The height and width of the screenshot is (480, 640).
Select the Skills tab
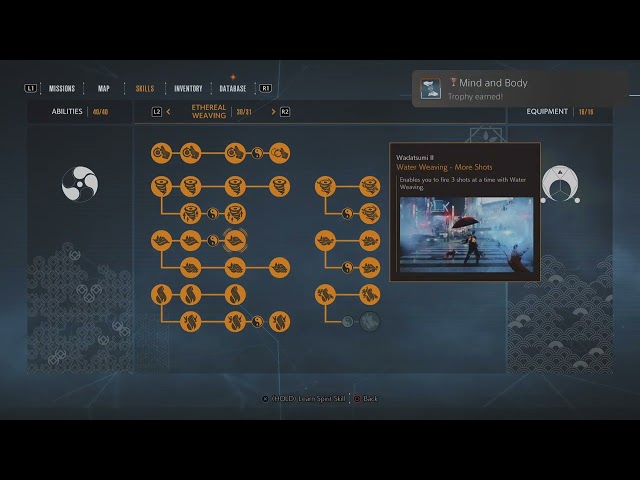[145, 88]
